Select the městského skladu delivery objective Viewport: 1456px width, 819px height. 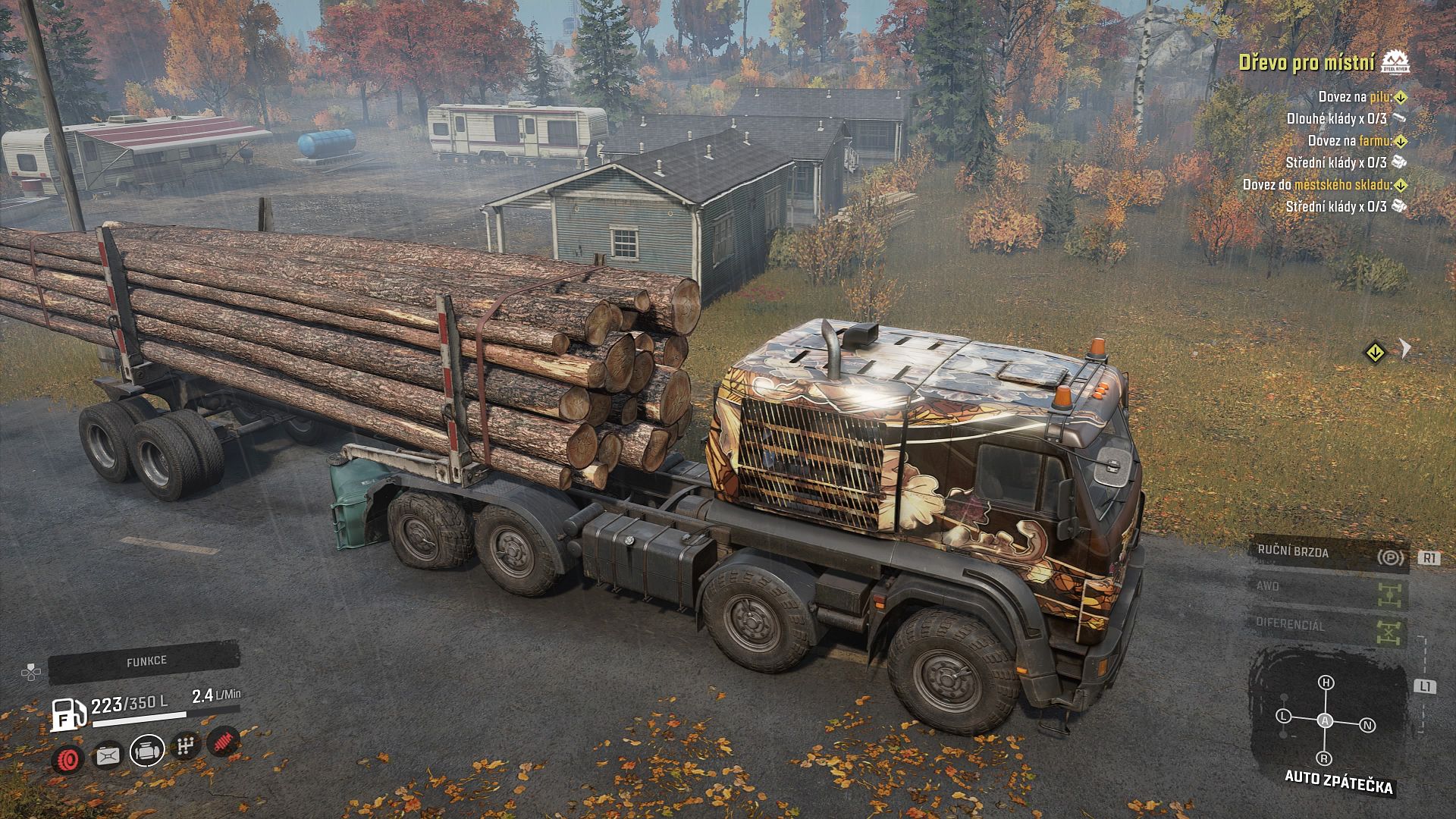pos(1325,185)
